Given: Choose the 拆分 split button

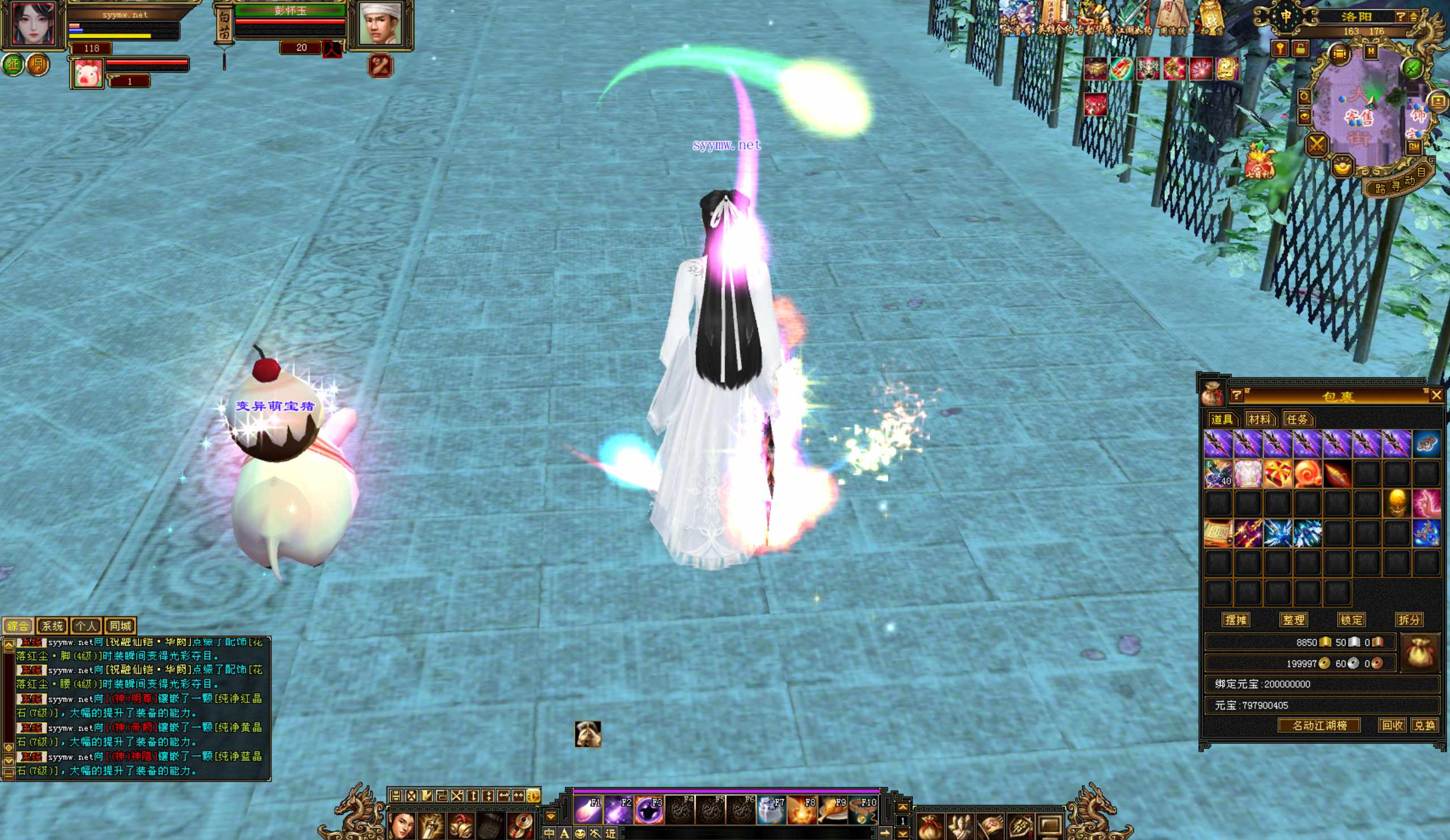Looking at the screenshot, I should click(1409, 620).
